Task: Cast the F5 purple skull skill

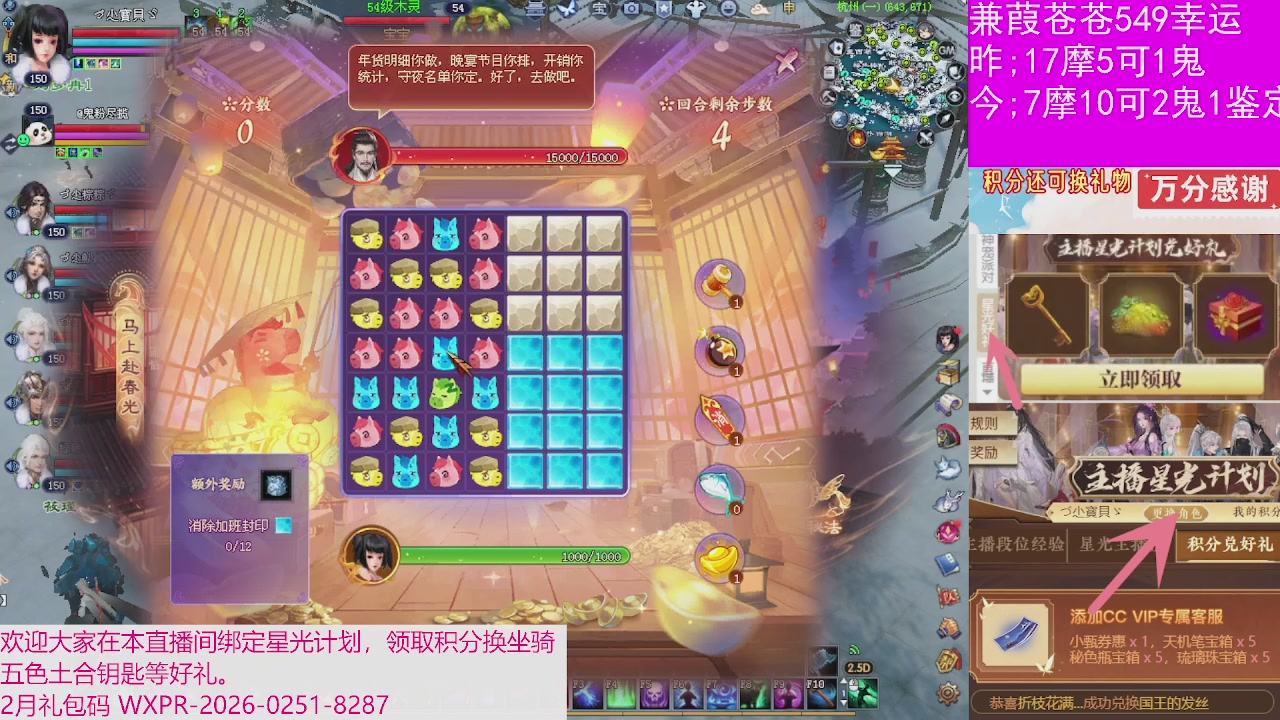Action: (652, 692)
